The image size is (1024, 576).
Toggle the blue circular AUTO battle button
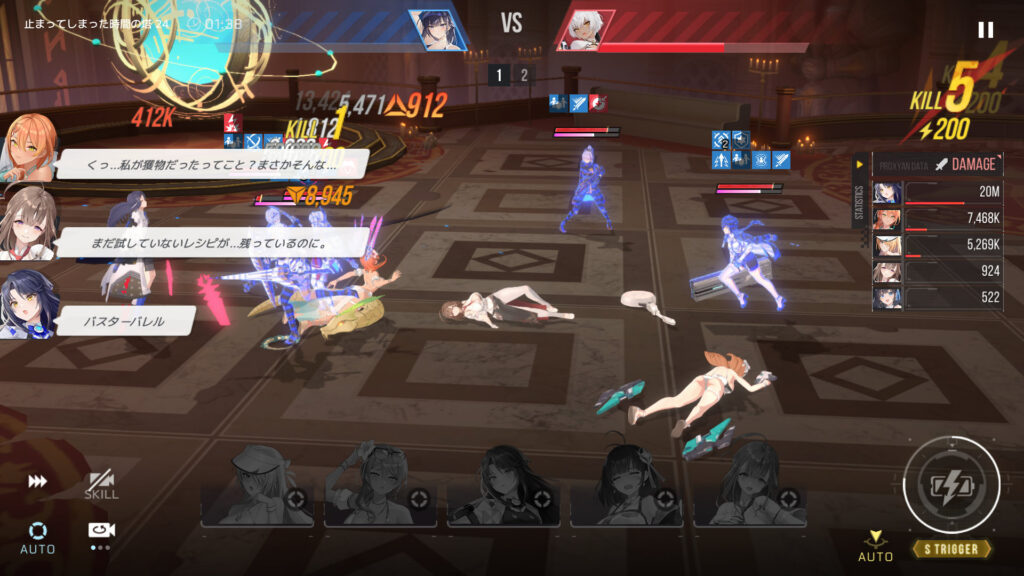pos(37,535)
